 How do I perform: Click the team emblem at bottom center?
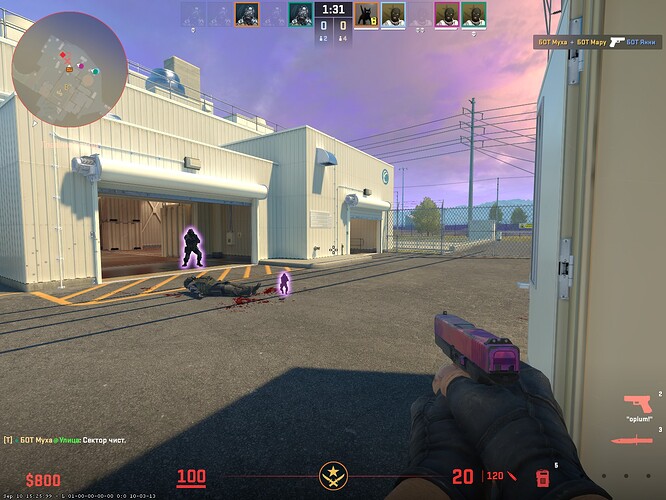tap(332, 476)
